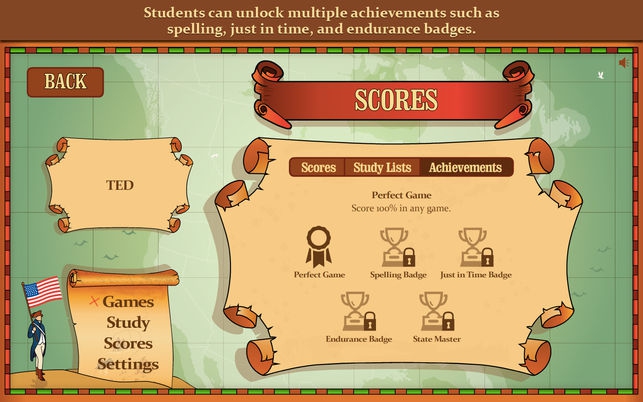The height and width of the screenshot is (402, 643).
Task: Choose Games from the scroll menu
Action: pos(128,301)
